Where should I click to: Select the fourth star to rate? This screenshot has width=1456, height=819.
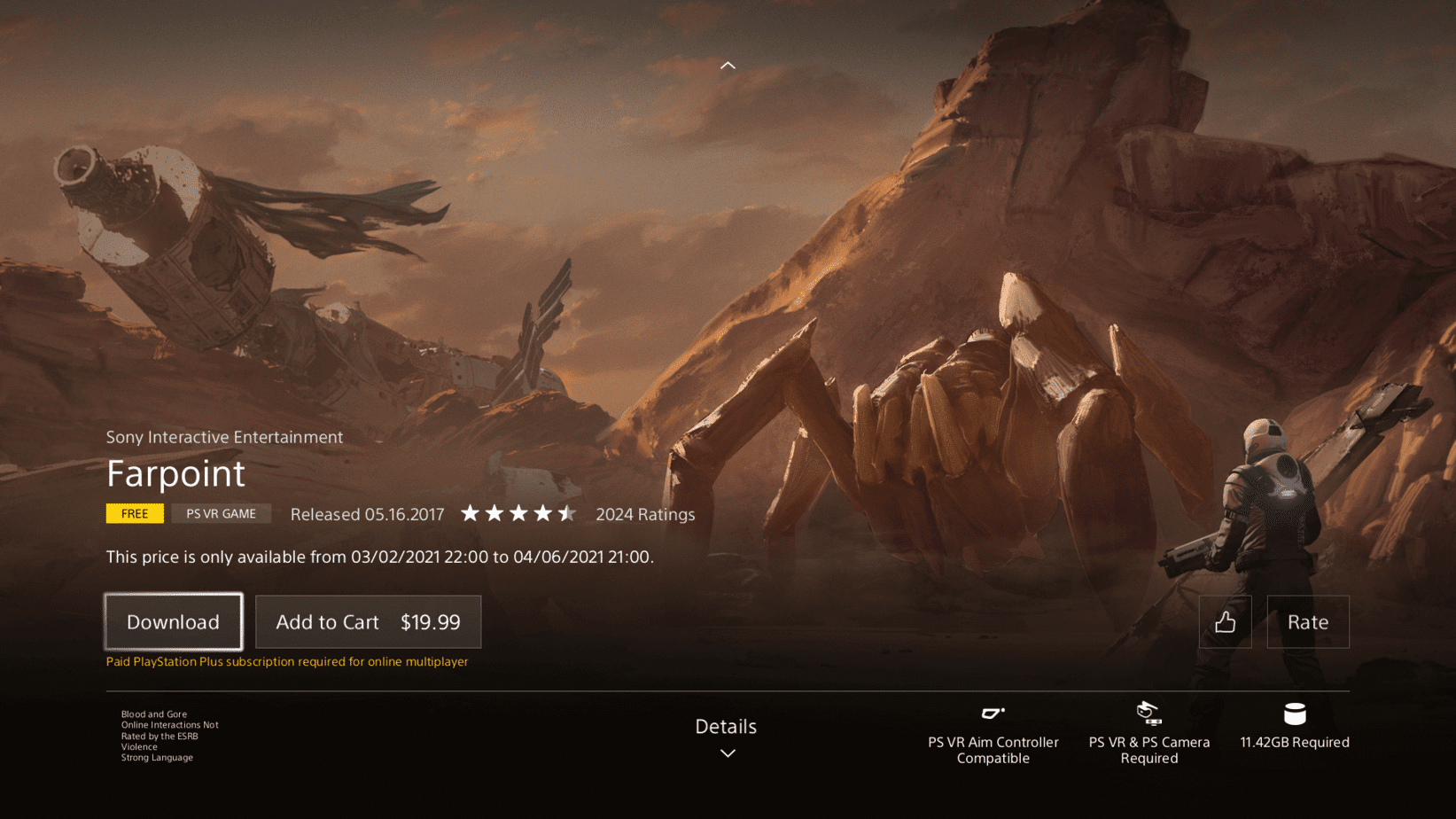coord(543,512)
